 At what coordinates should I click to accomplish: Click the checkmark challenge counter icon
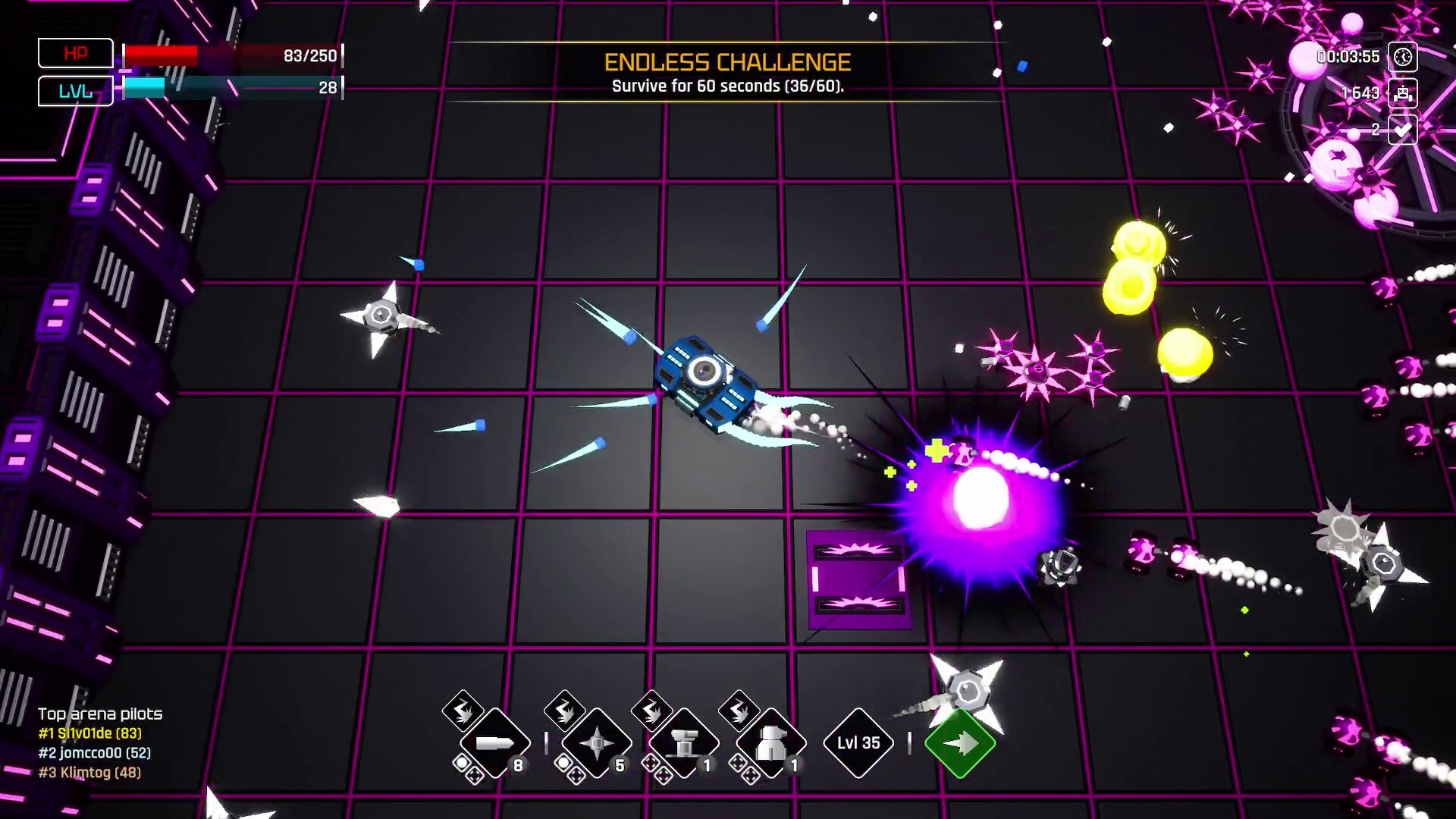click(1404, 130)
